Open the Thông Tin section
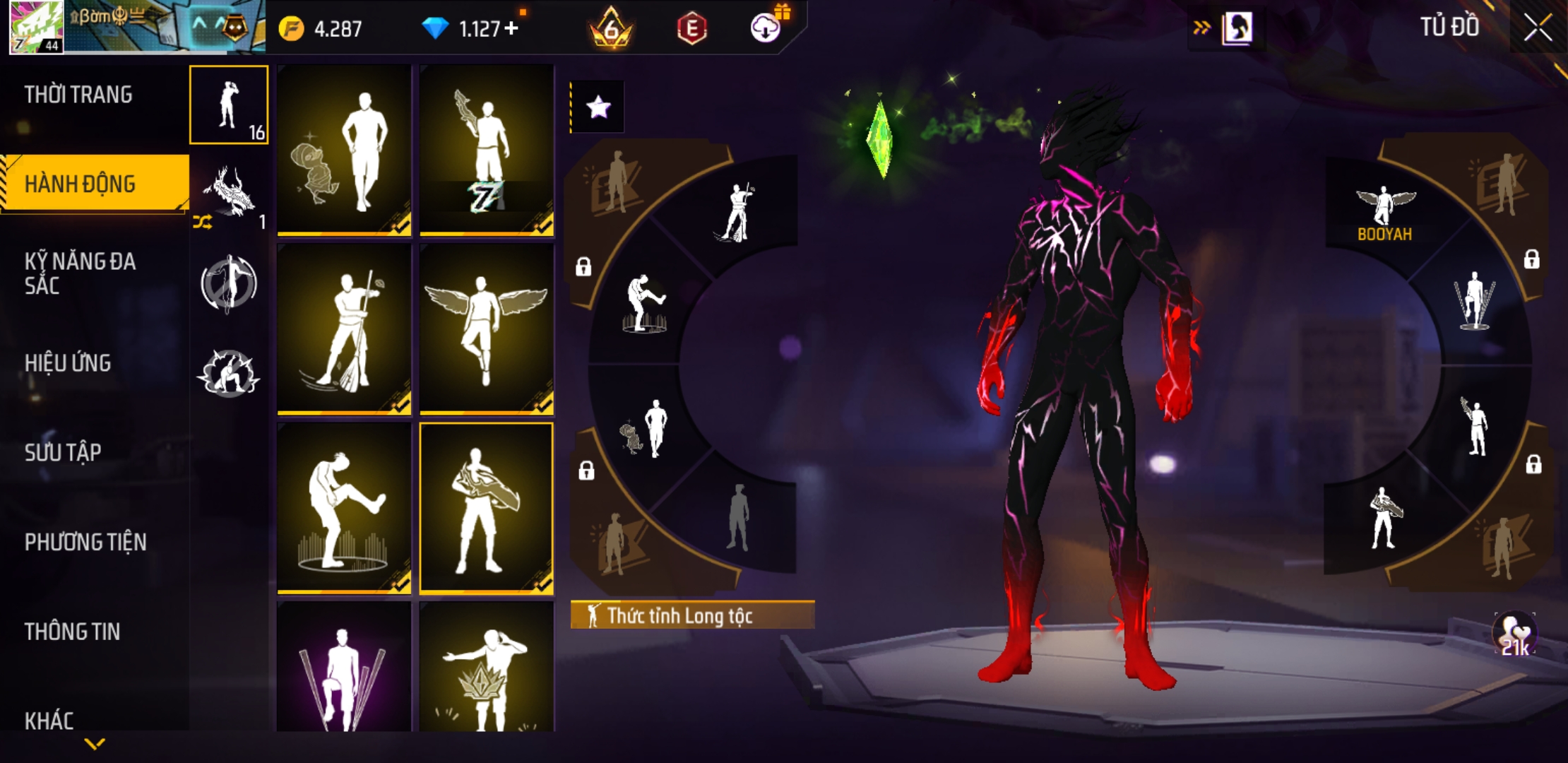 click(x=72, y=631)
